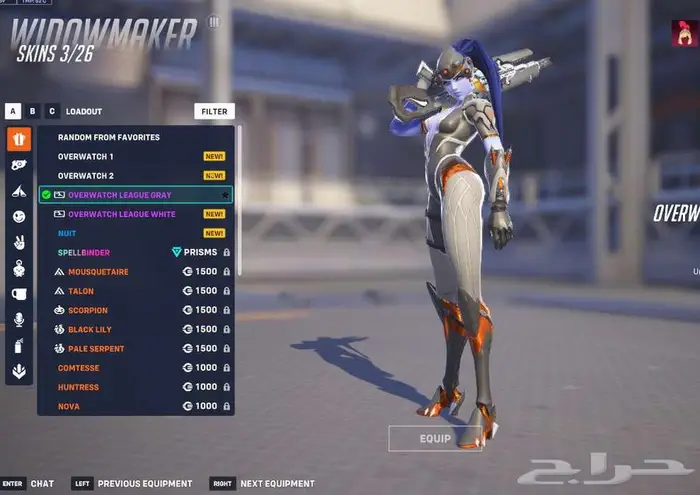The height and width of the screenshot is (495, 700).
Task: Favorite the Overwatch League Gray skin star
Action: [226, 195]
